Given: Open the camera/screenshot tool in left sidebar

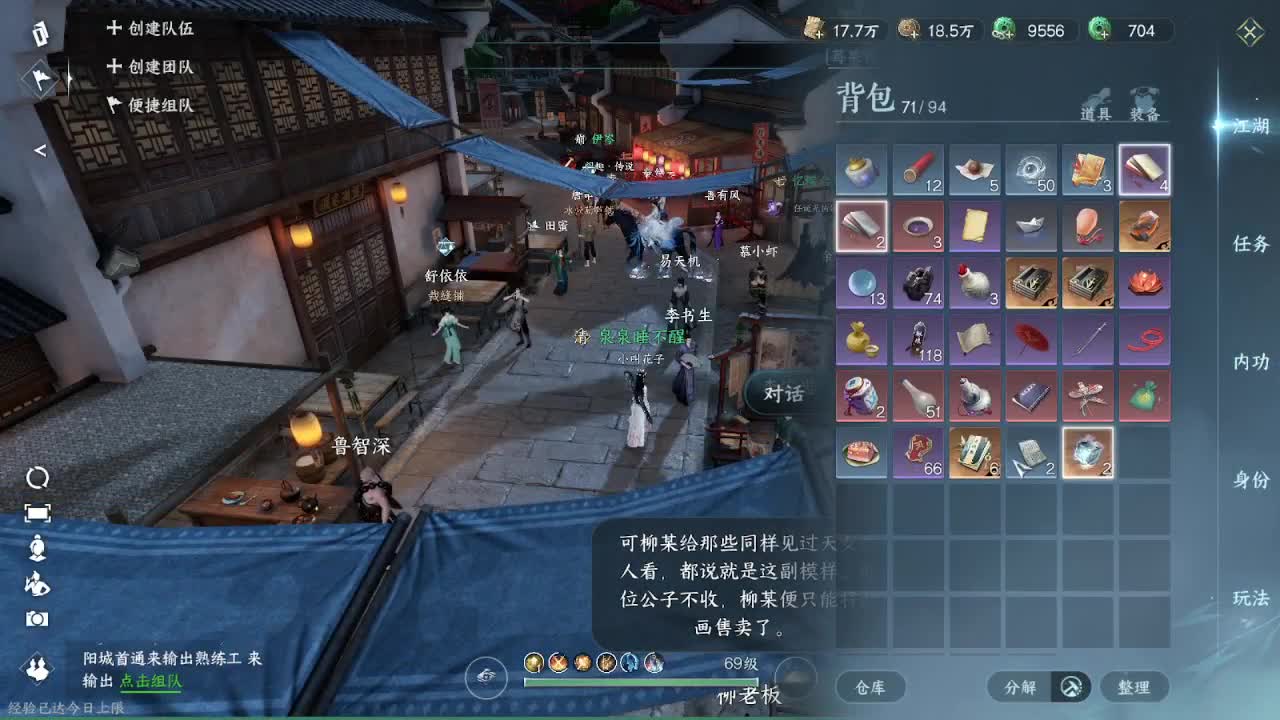Looking at the screenshot, I should point(37,620).
